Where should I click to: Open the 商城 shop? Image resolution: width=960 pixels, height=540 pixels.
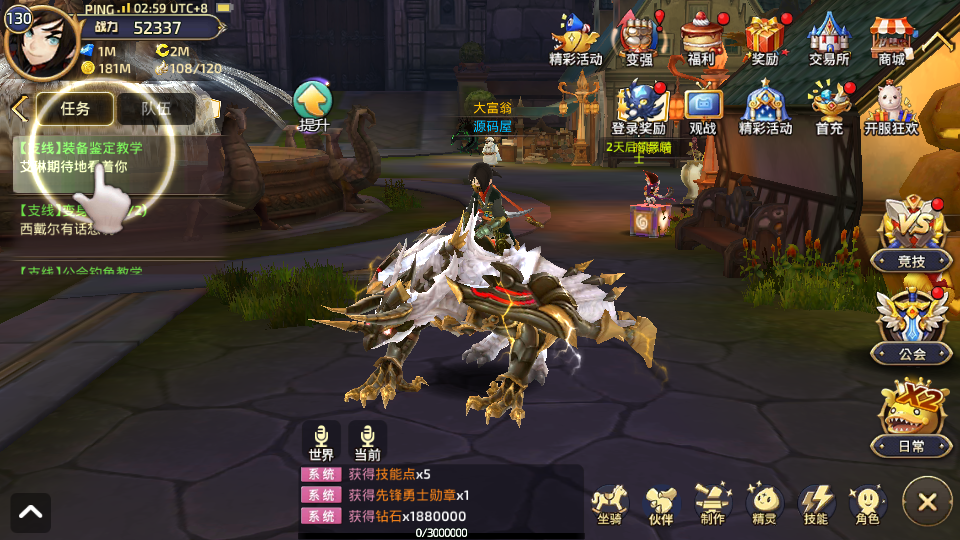click(891, 39)
